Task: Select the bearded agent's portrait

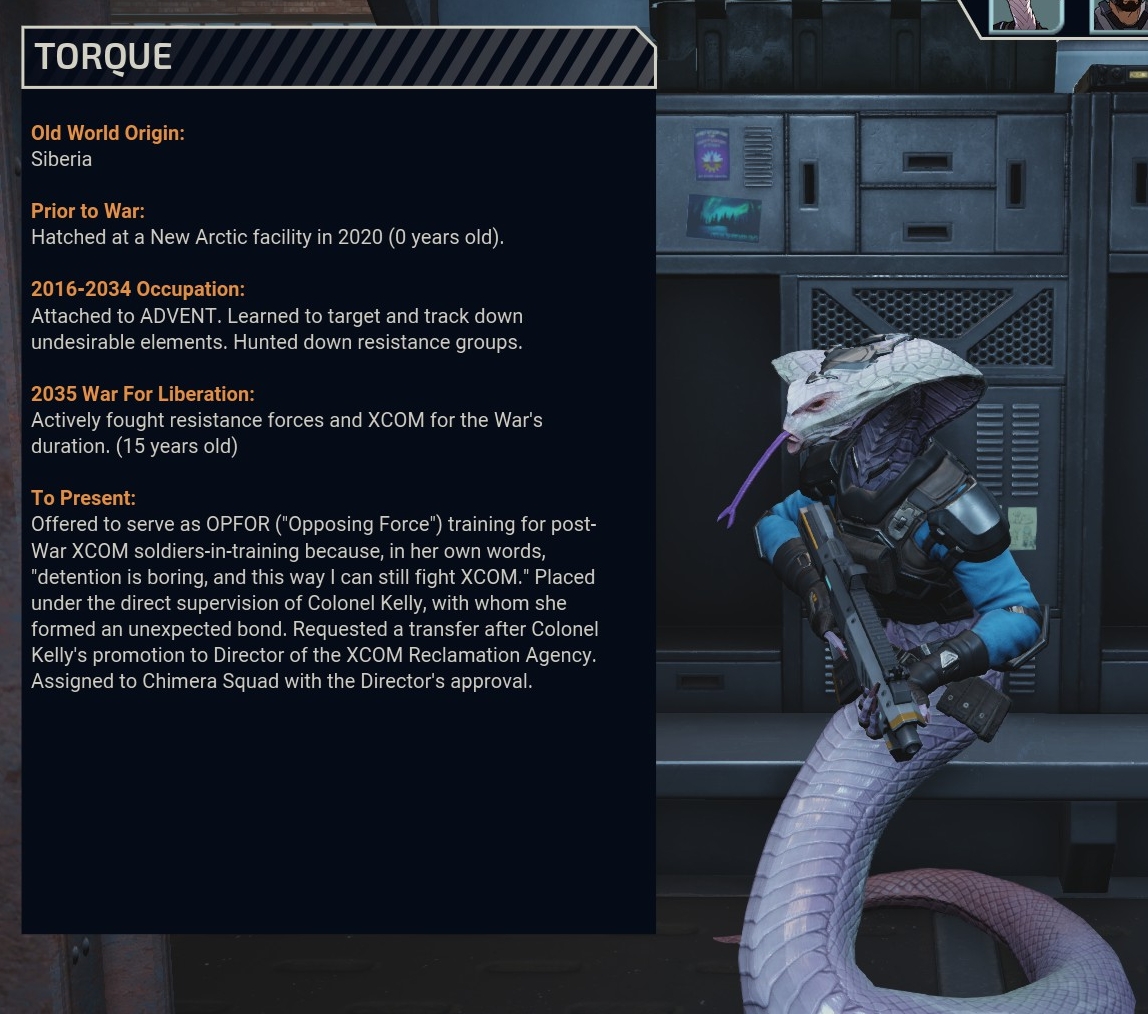Action: 1120,13
